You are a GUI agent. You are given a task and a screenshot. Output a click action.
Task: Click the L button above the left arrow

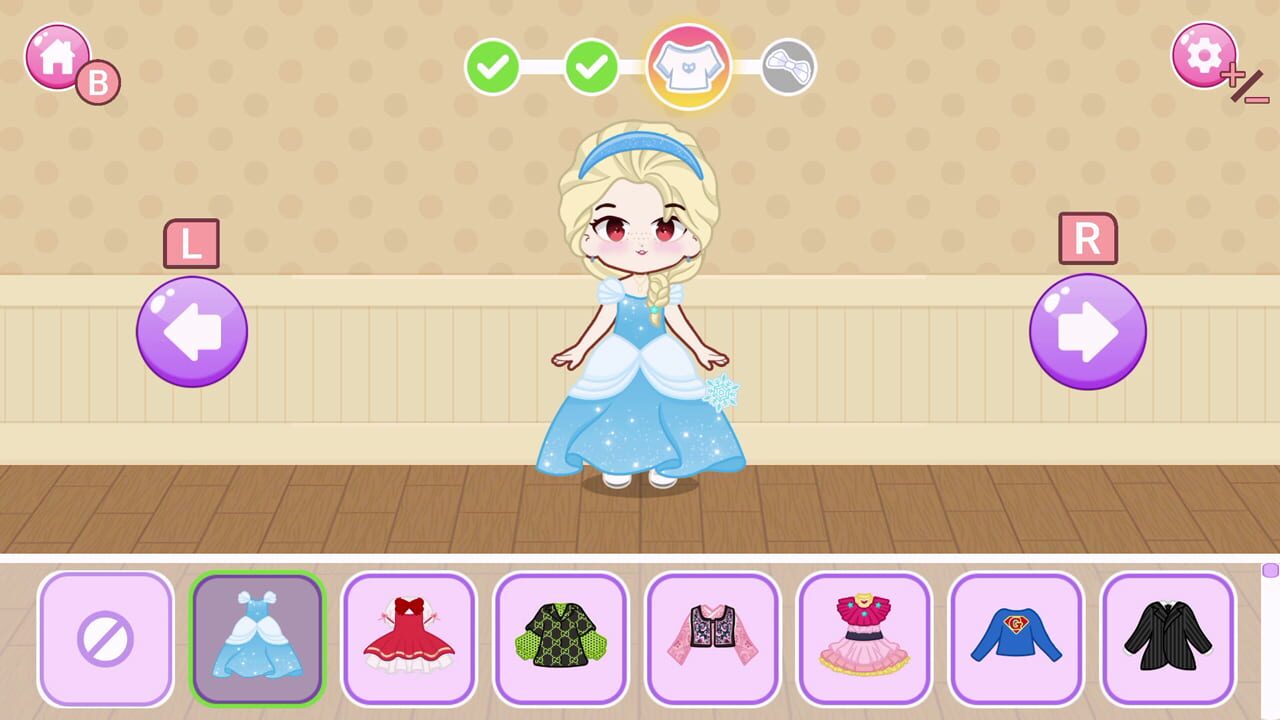(190, 242)
